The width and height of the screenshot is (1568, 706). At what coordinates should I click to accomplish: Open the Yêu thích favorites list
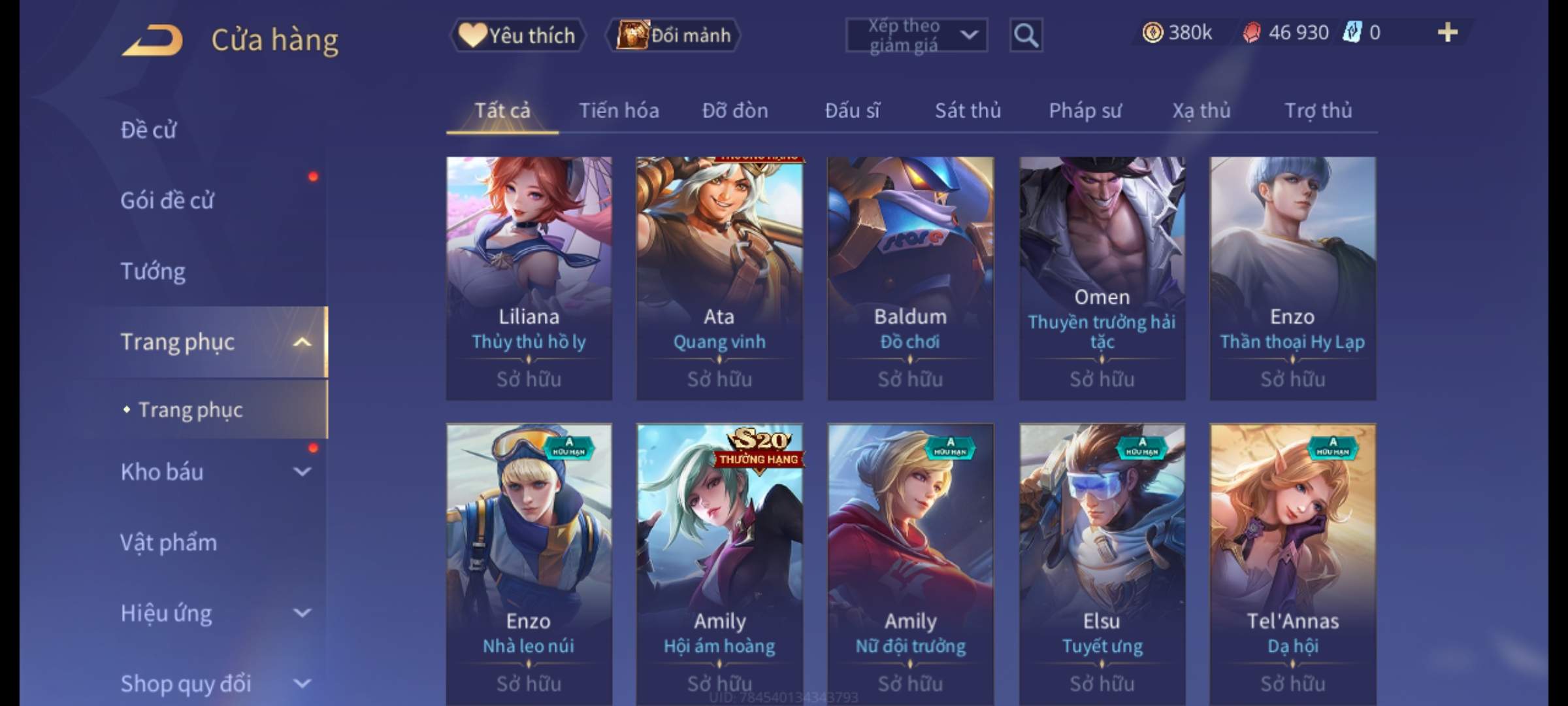(517, 35)
